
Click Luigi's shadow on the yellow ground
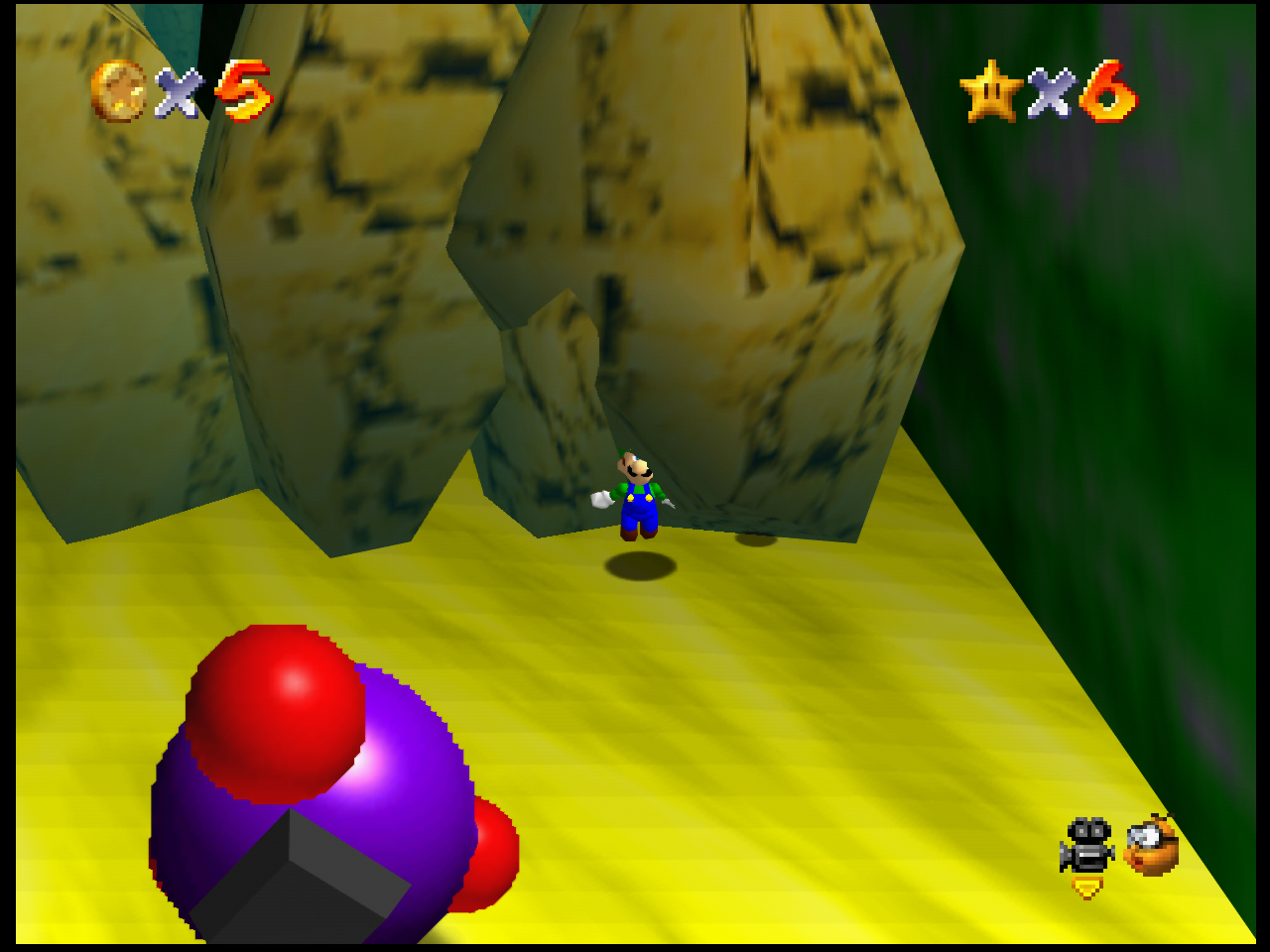point(640,567)
